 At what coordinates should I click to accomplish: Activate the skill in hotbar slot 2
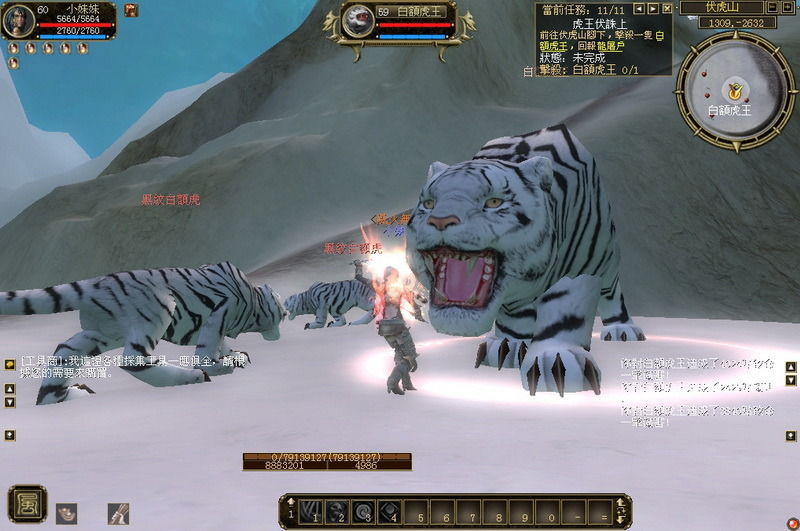(x=337, y=508)
